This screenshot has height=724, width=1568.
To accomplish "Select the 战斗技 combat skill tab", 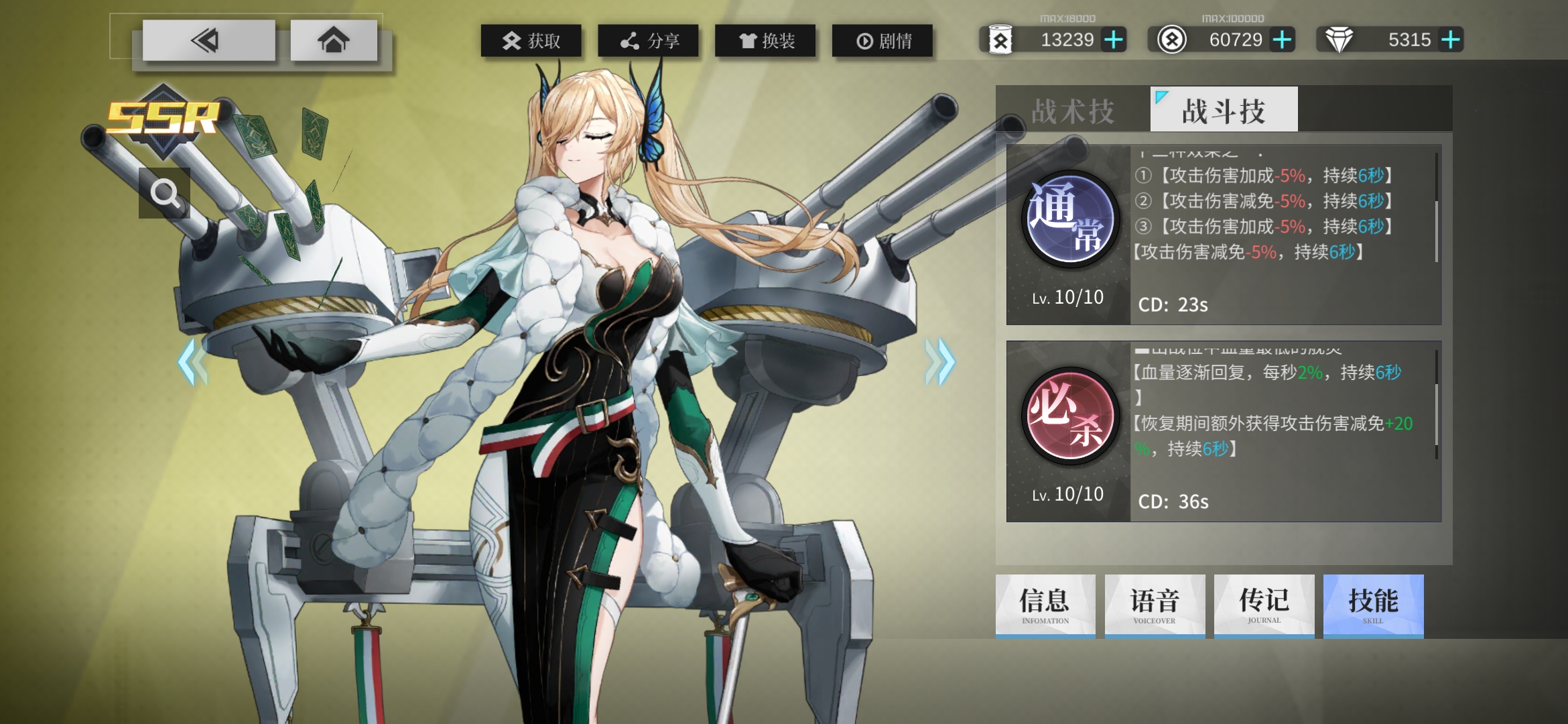I will (x=1224, y=111).
